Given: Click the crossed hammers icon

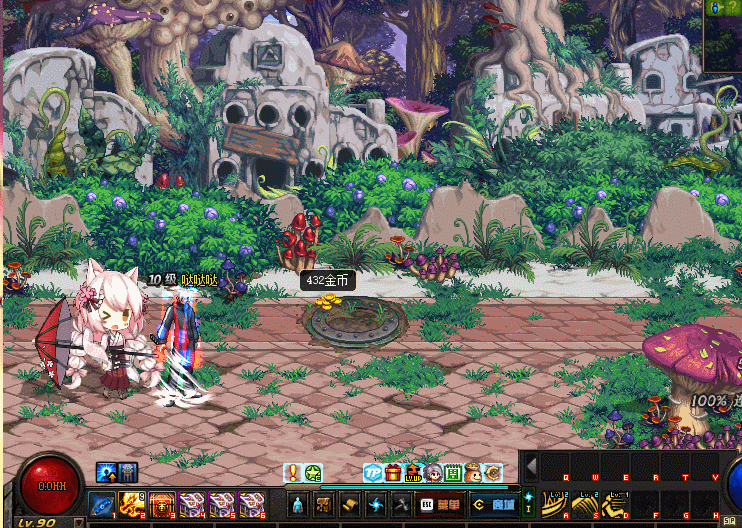Looking at the screenshot, I should [x=401, y=504].
